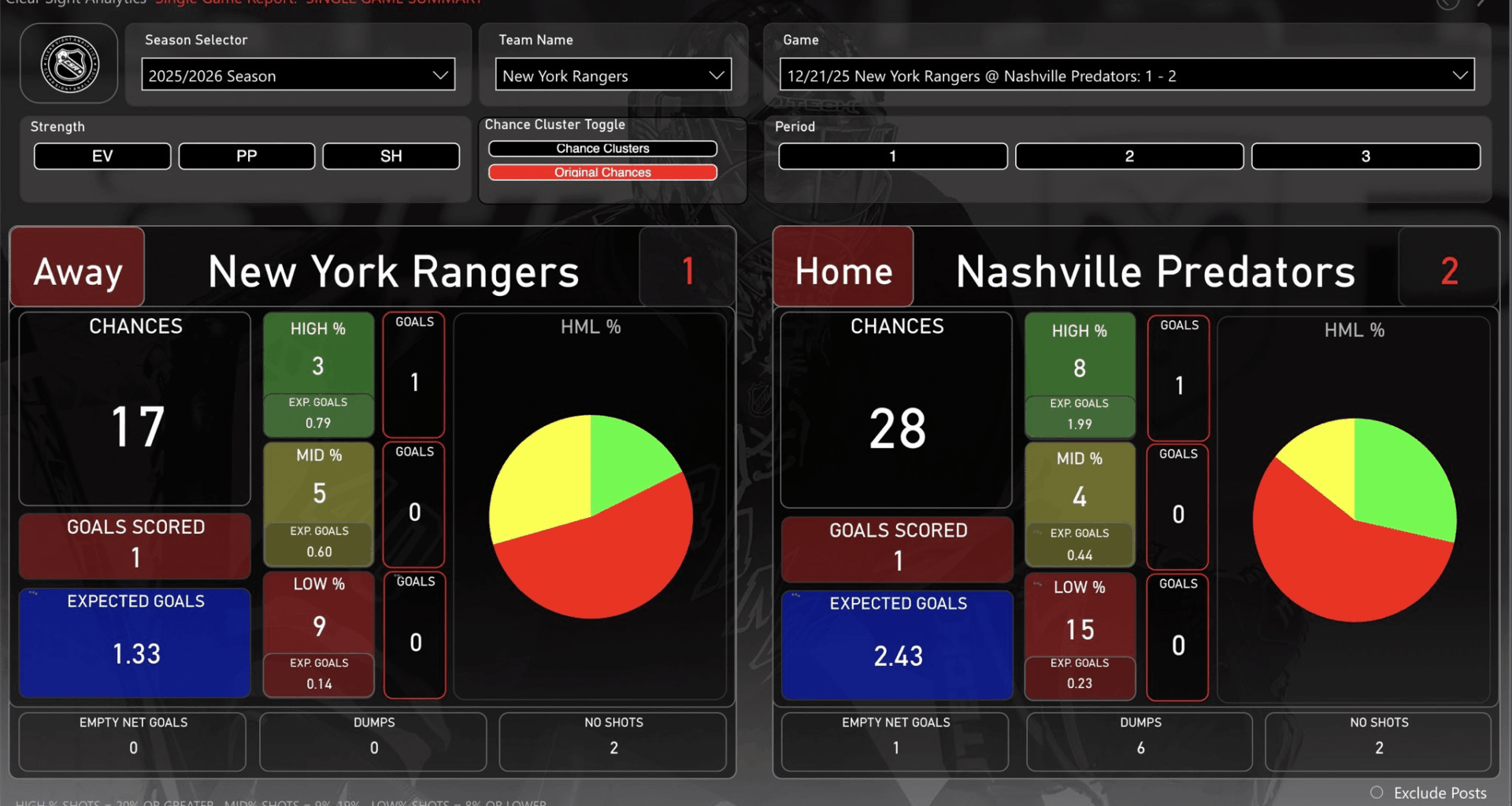Click the Rangers Expected Goals 1.33 tile
This screenshot has width=1512, height=806.
(134, 641)
